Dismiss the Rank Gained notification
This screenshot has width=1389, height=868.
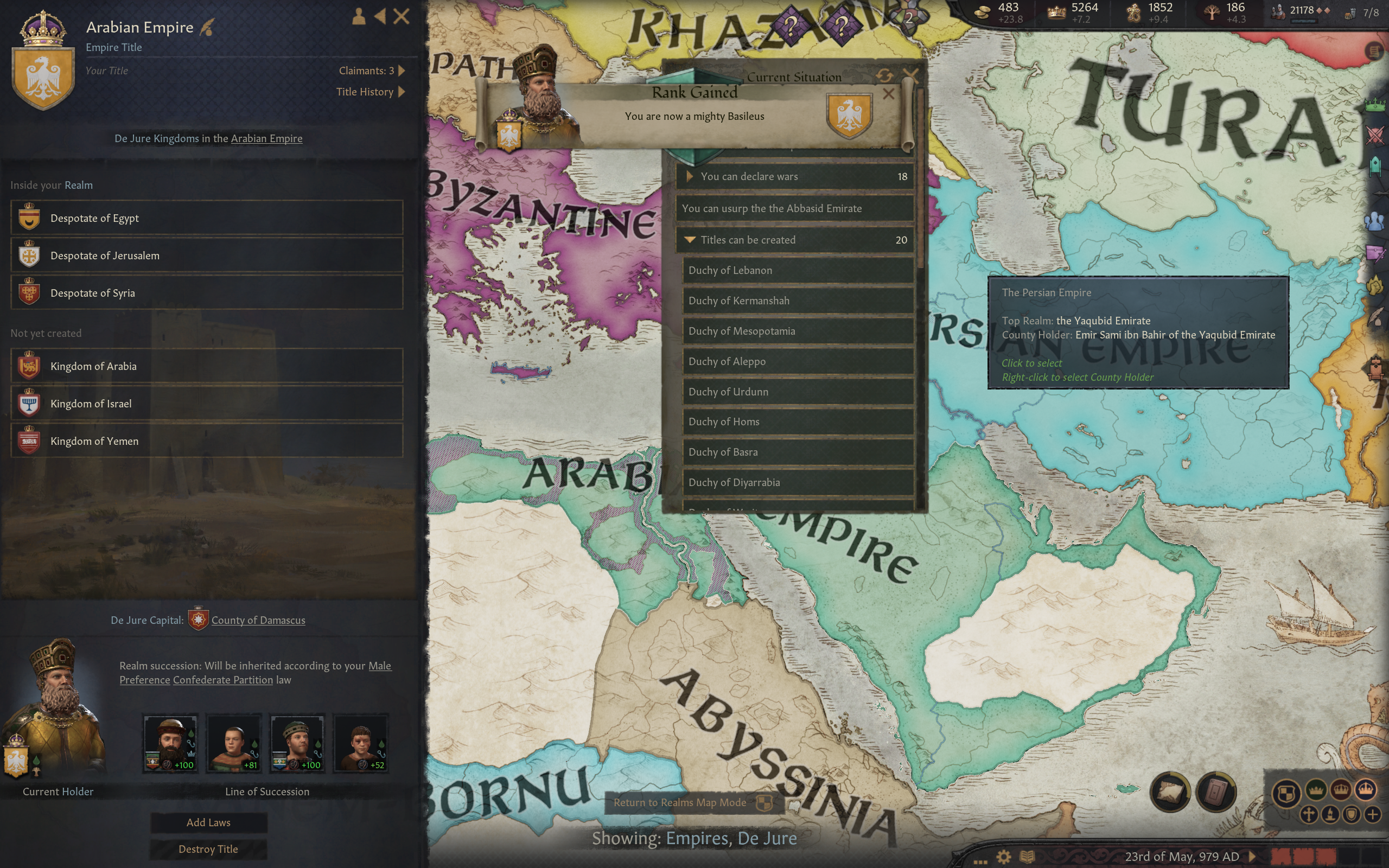coord(888,93)
